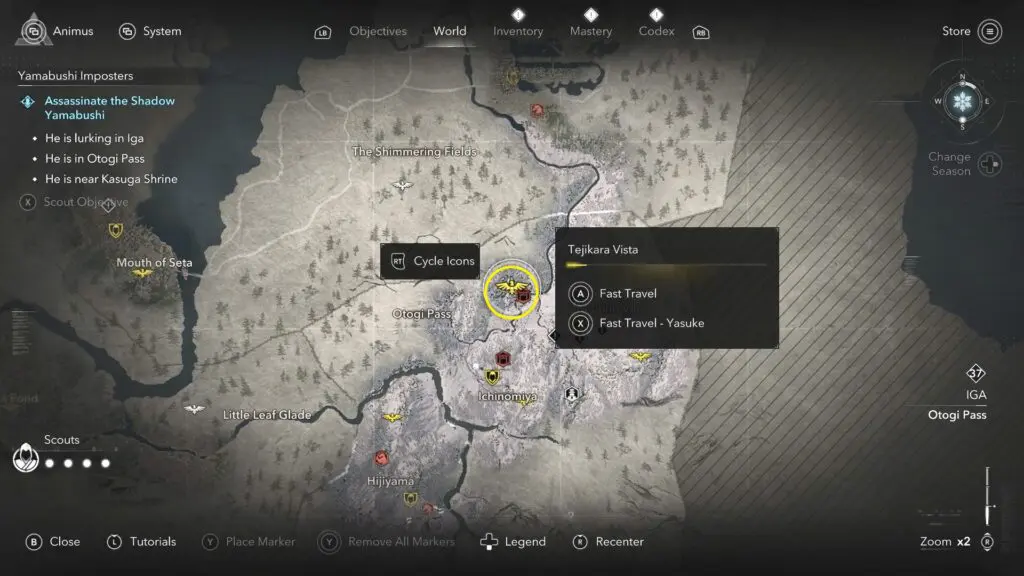The height and width of the screenshot is (576, 1024).
Task: Select the Tejikara Vista viewpoint marker
Action: click(x=511, y=291)
